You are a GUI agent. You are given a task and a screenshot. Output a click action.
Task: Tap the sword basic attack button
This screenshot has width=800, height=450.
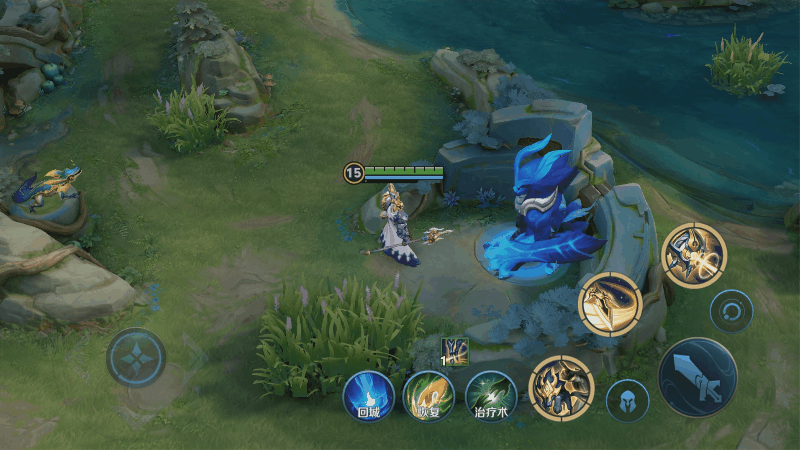[697, 377]
